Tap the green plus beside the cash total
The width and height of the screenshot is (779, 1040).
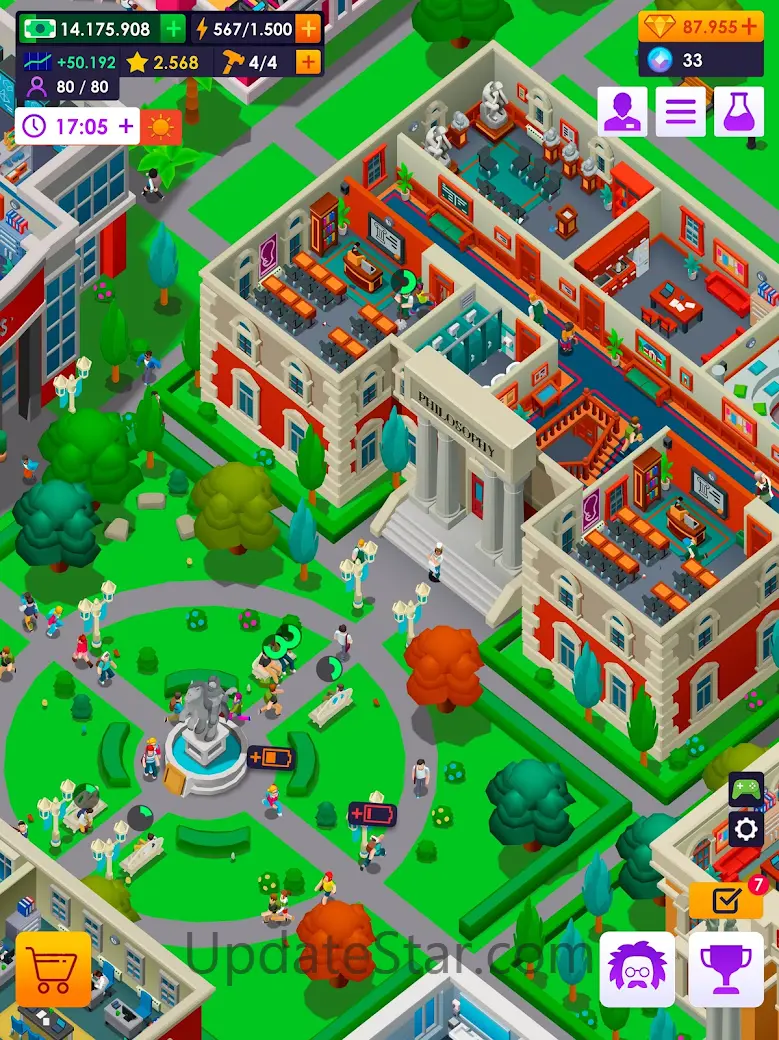[172, 29]
